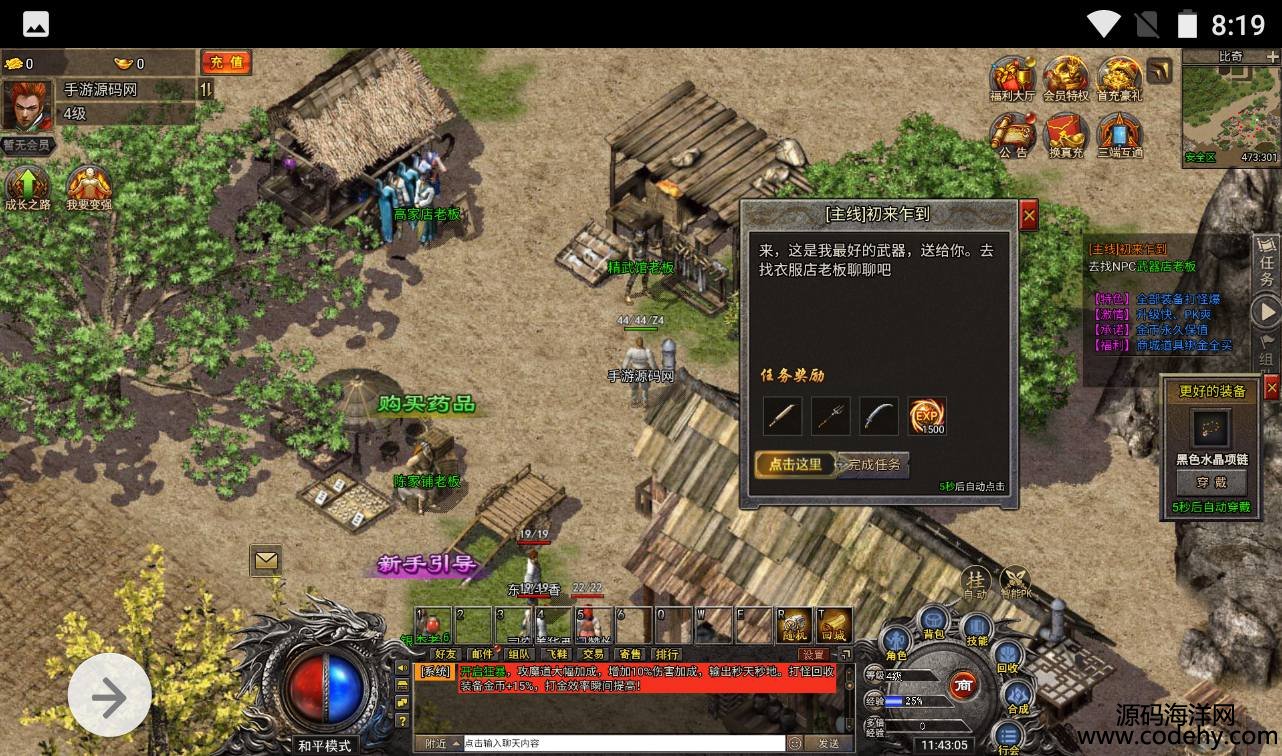This screenshot has height=756, width=1282.
Task: Open the 公告 announcement scroll
Action: (x=1011, y=135)
